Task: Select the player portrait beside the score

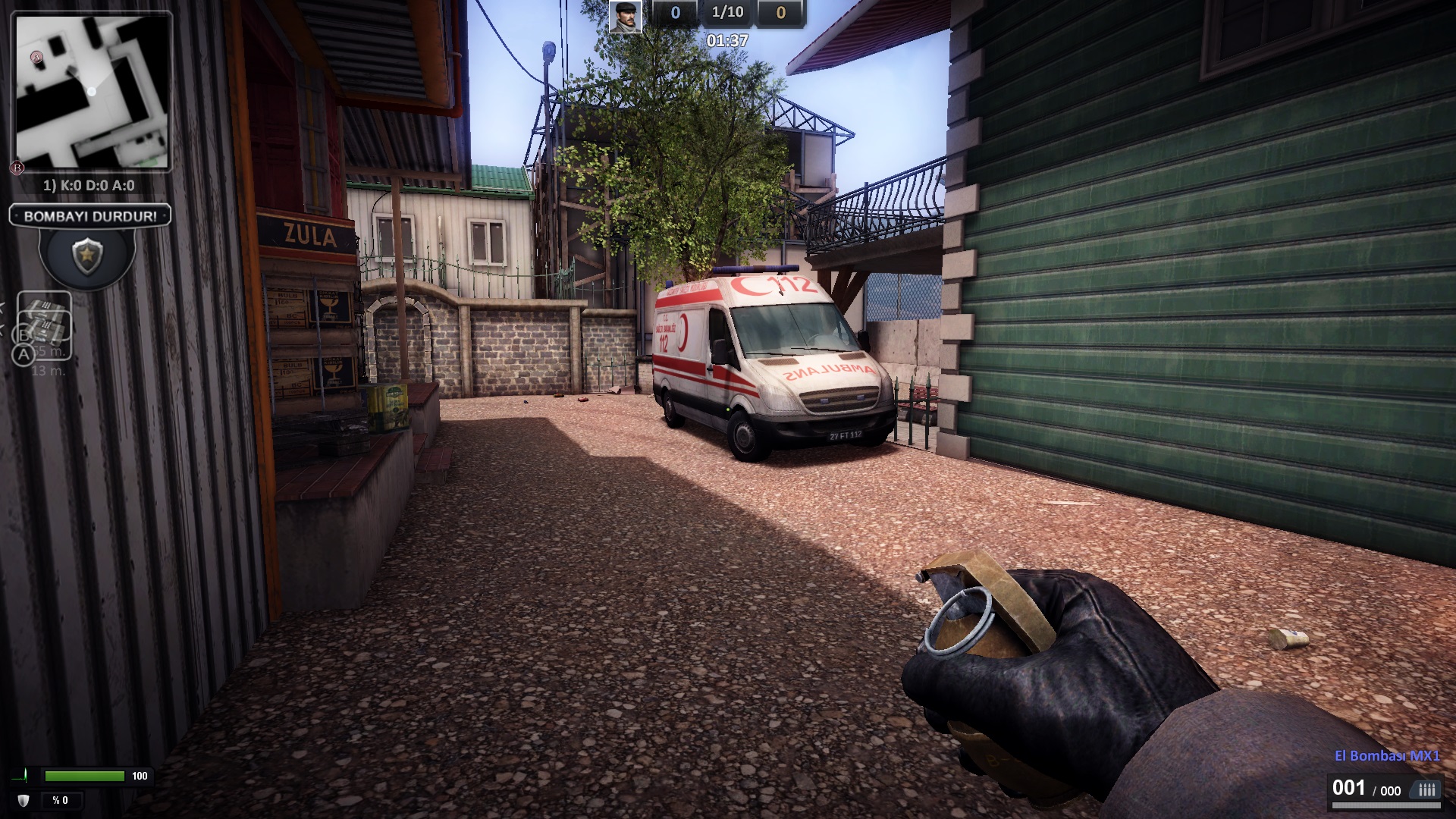Action: tap(626, 17)
